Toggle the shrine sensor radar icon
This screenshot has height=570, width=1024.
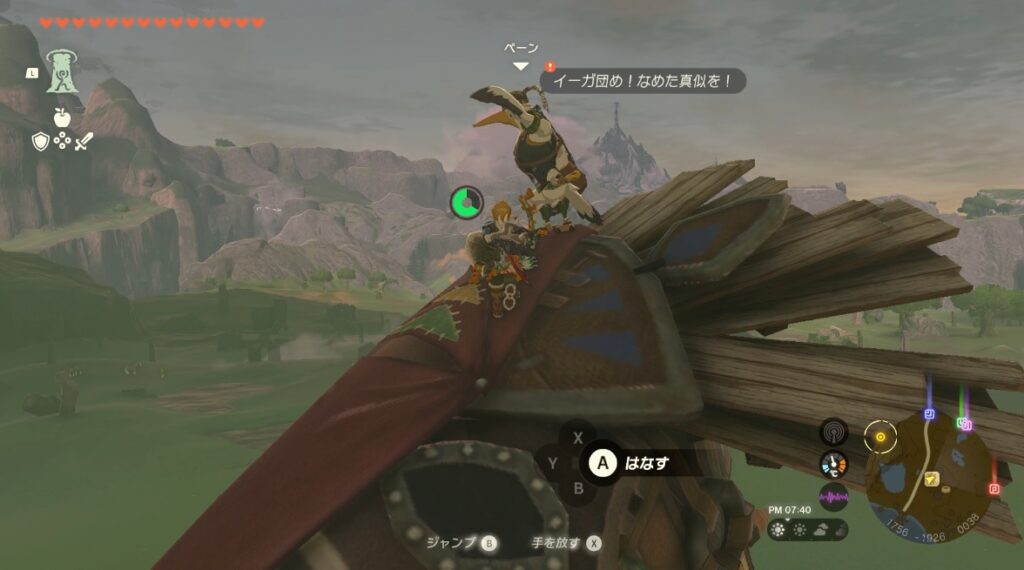833,431
